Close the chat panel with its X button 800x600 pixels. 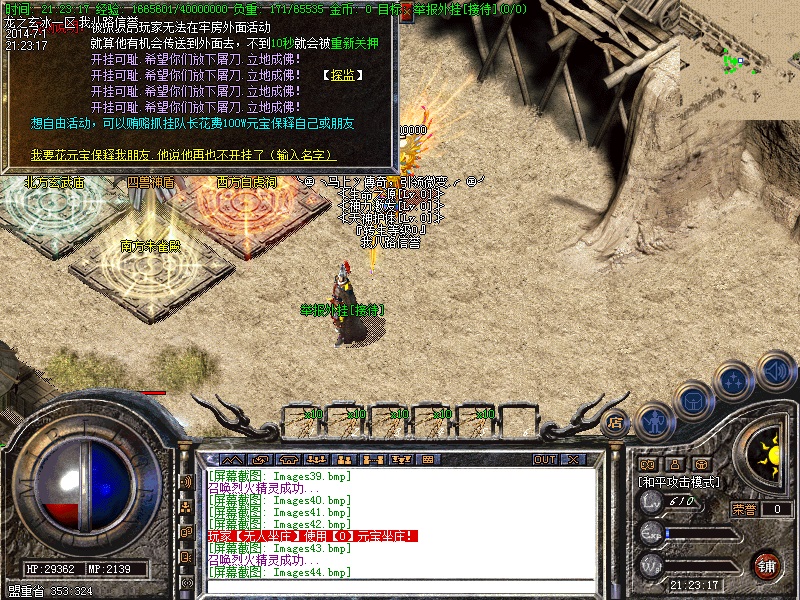click(574, 459)
